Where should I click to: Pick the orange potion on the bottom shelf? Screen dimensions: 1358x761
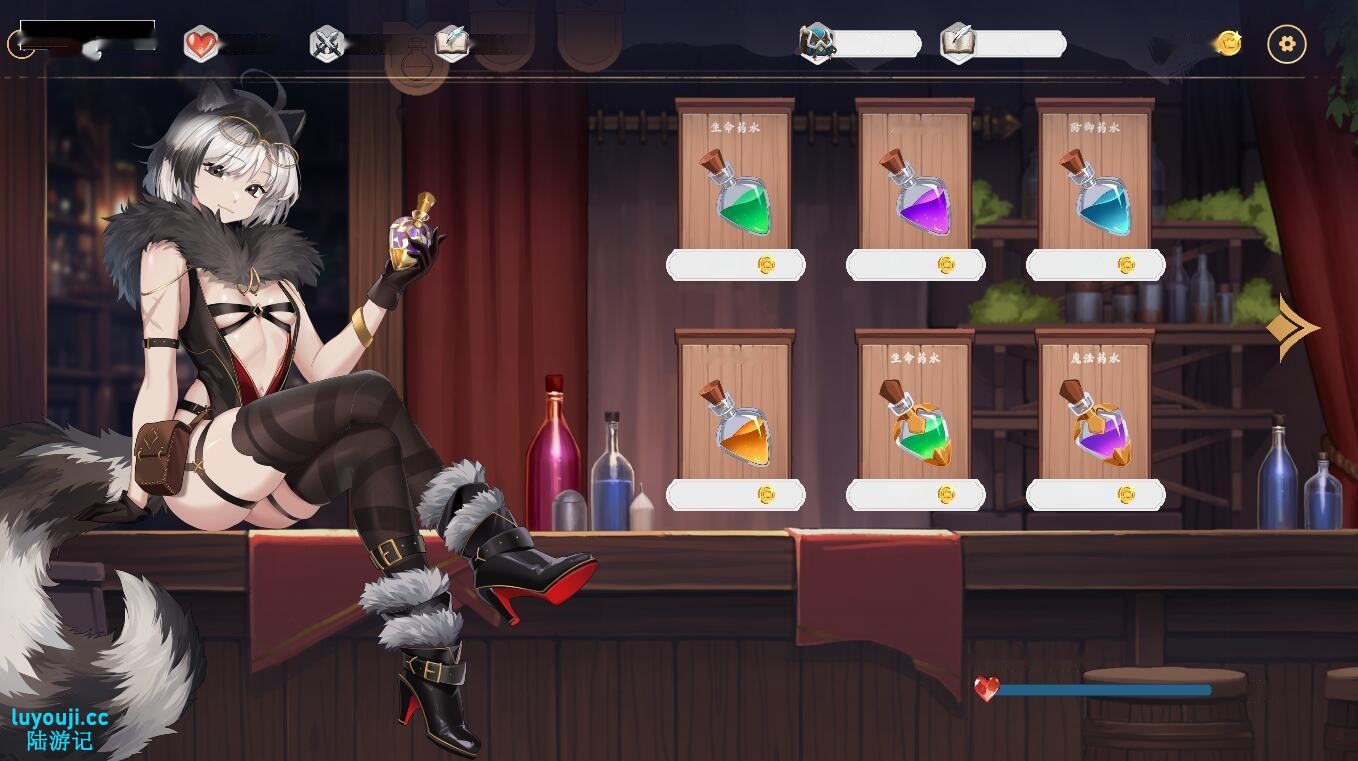pos(737,430)
